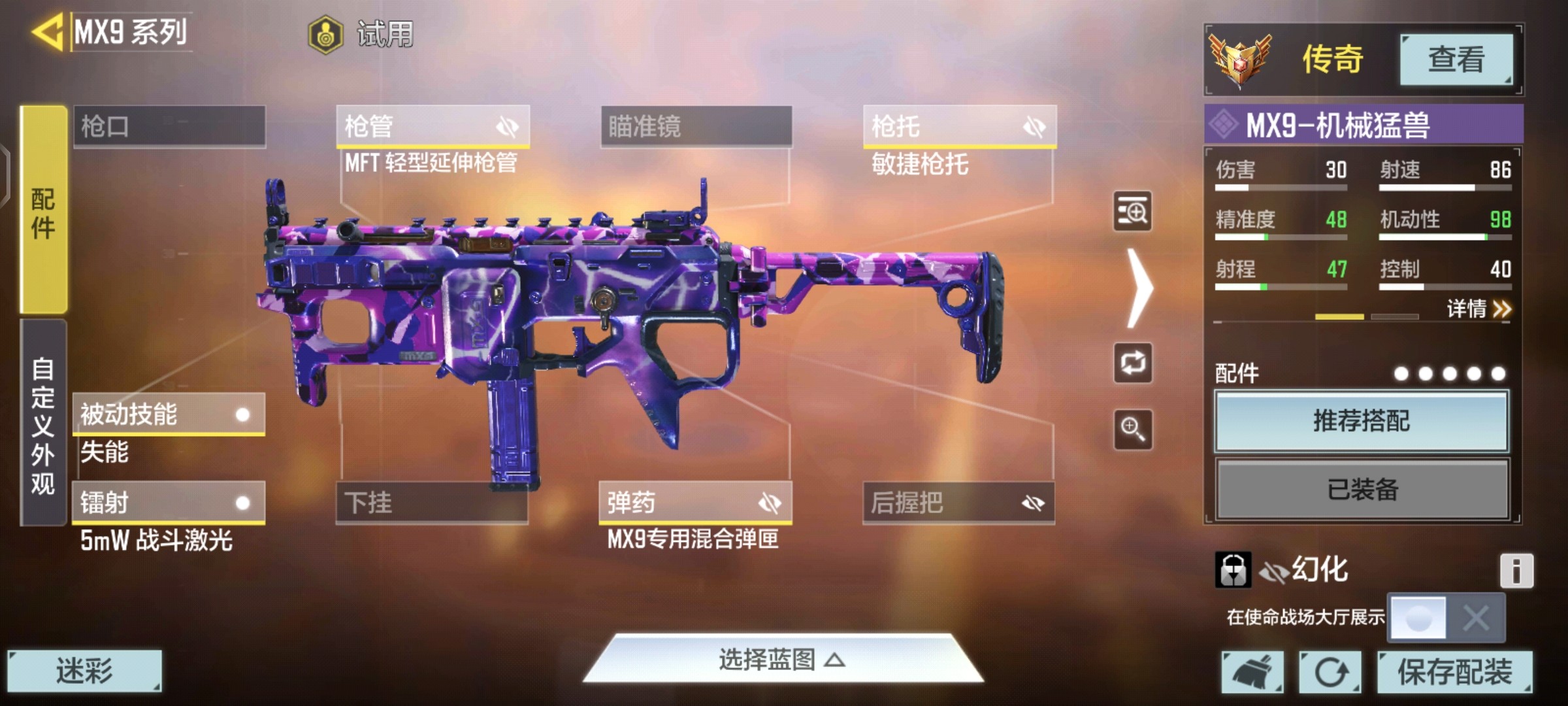Open 推荐搭配 recommended loadouts
Image resolution: width=1568 pixels, height=706 pixels.
pos(1362,421)
